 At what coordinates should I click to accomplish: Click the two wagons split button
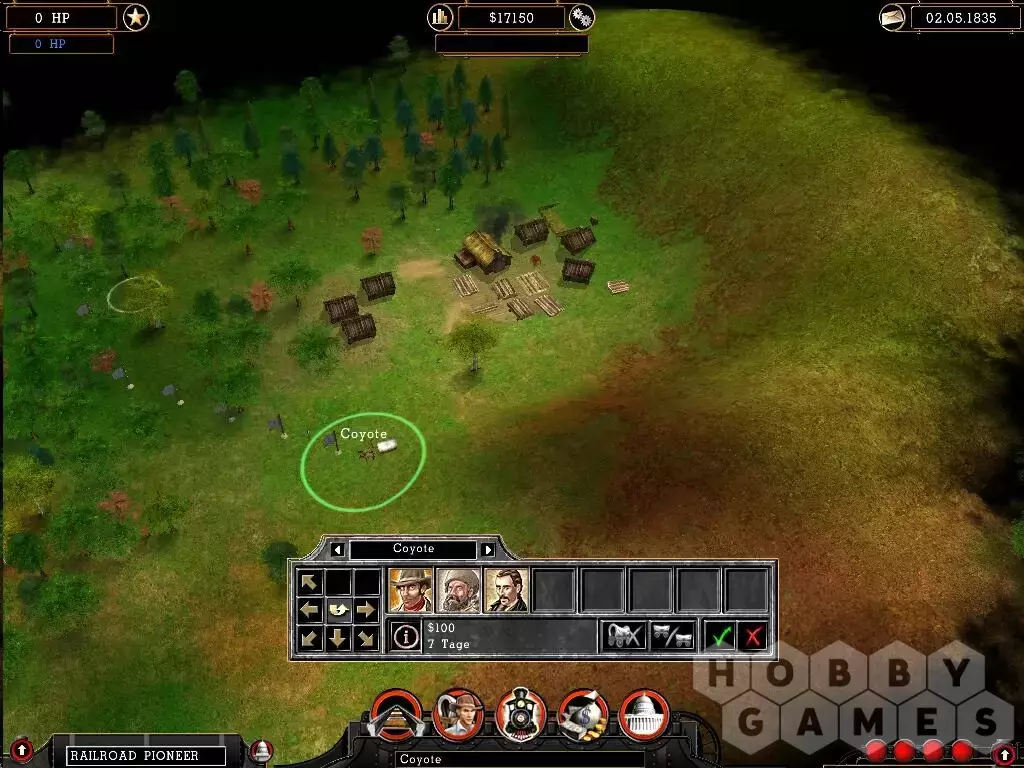click(x=672, y=636)
